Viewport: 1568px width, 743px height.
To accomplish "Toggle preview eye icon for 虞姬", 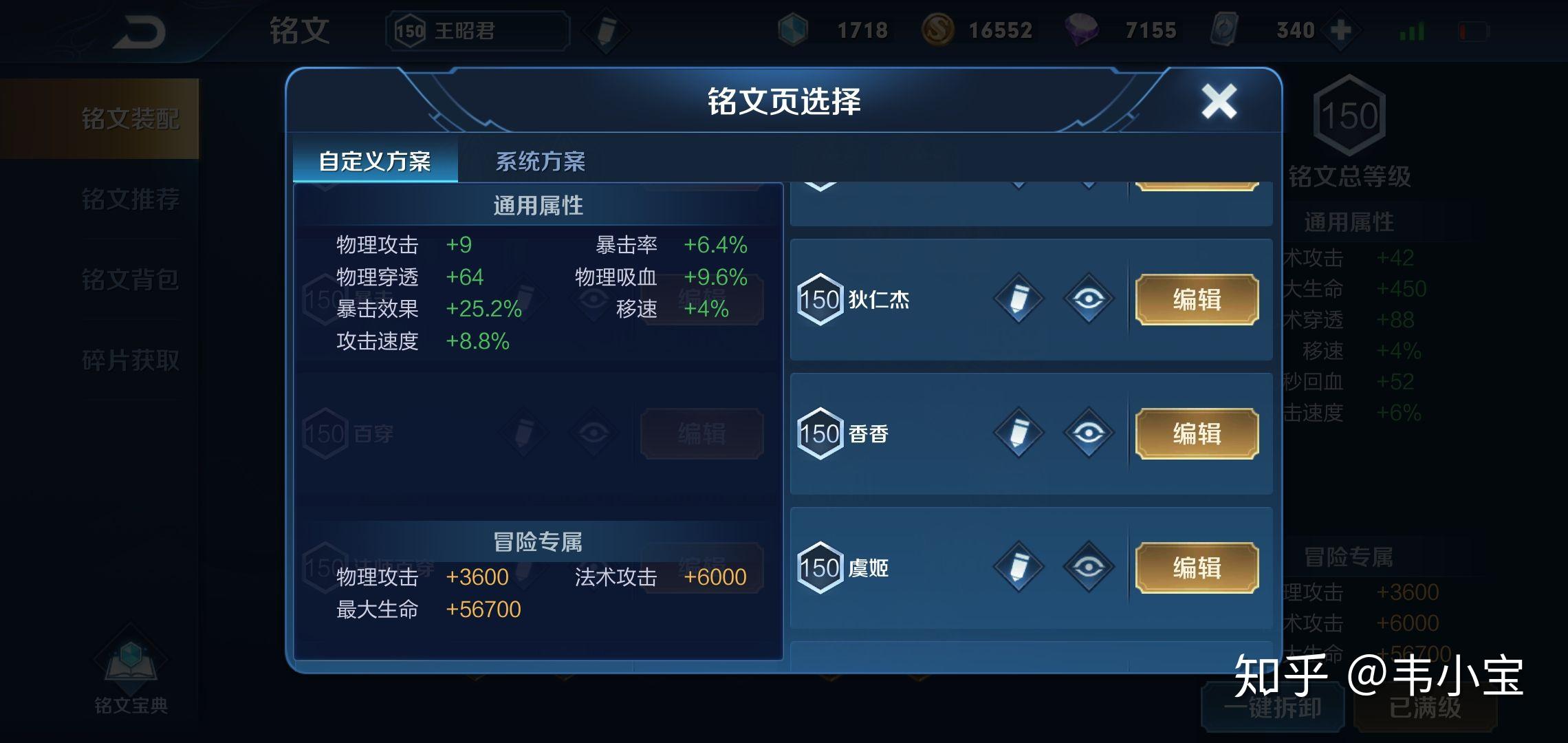I will 1091,568.
